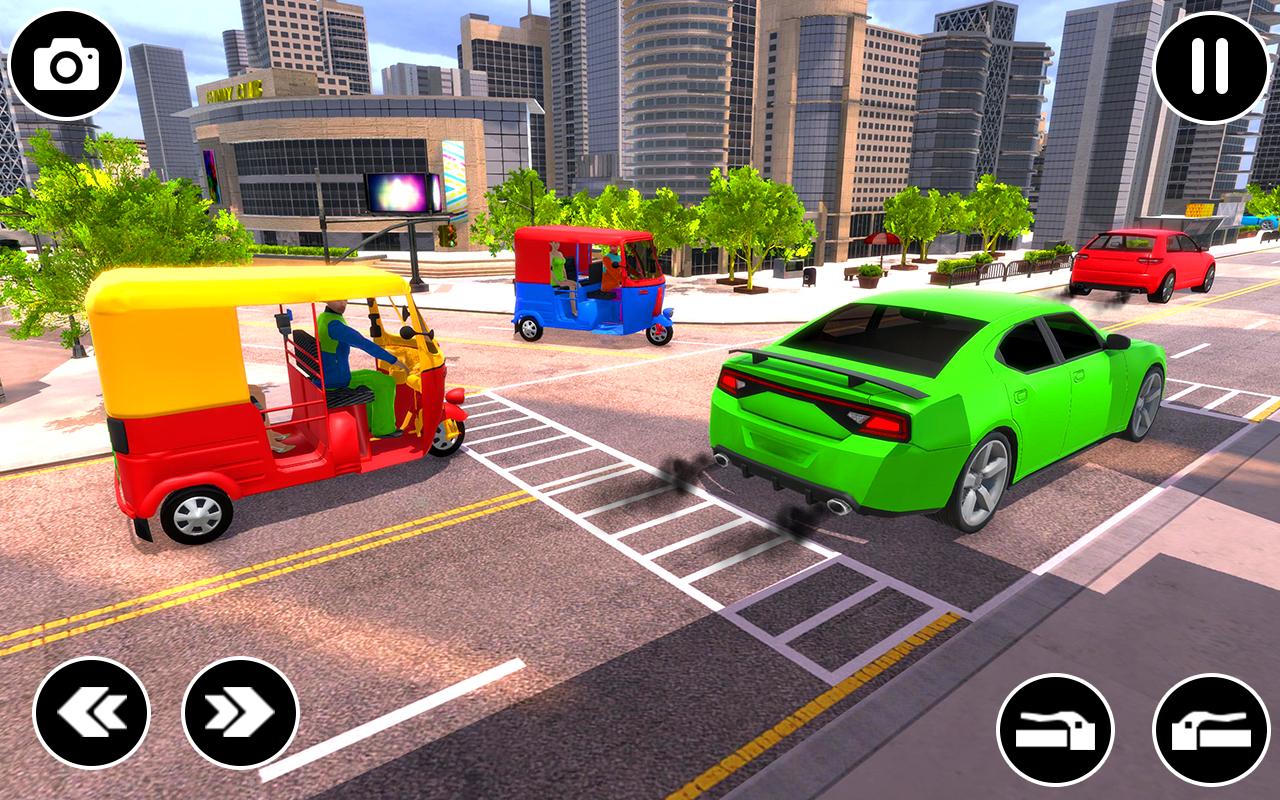The image size is (1280, 800).
Task: Steer right with the right arrow button
Action: (240, 713)
